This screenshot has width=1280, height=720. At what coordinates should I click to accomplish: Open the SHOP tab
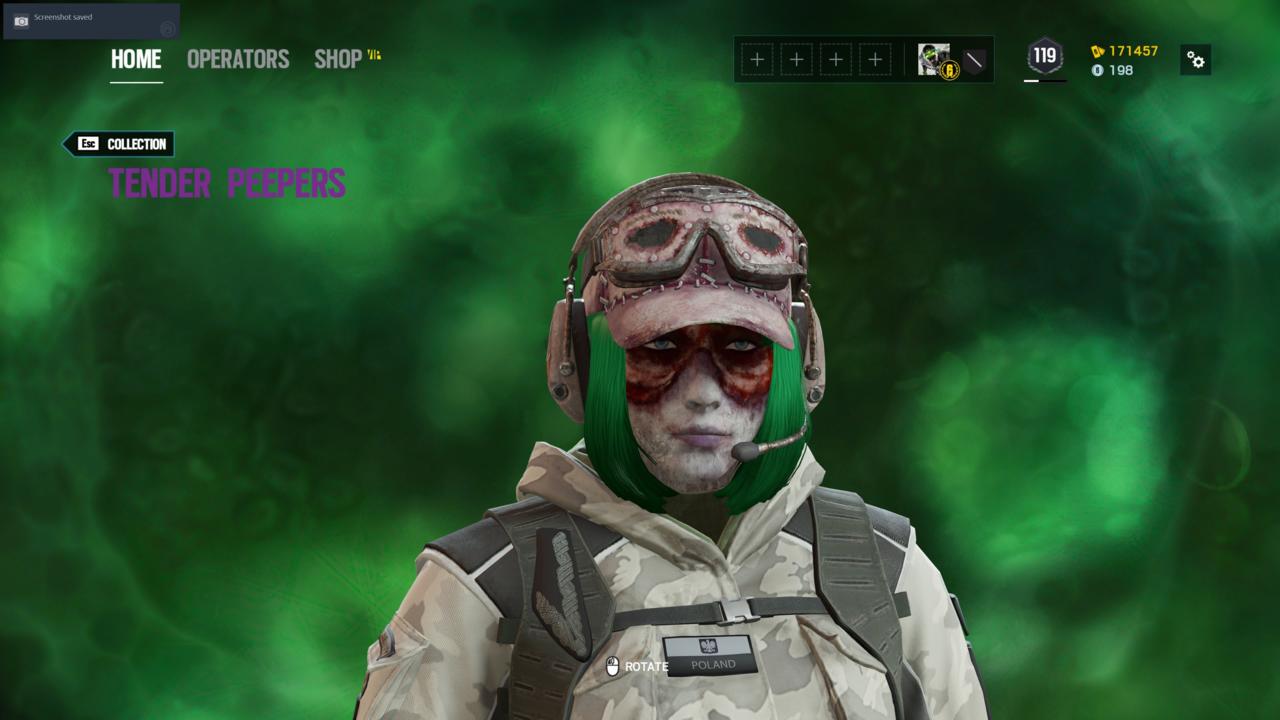coord(338,60)
